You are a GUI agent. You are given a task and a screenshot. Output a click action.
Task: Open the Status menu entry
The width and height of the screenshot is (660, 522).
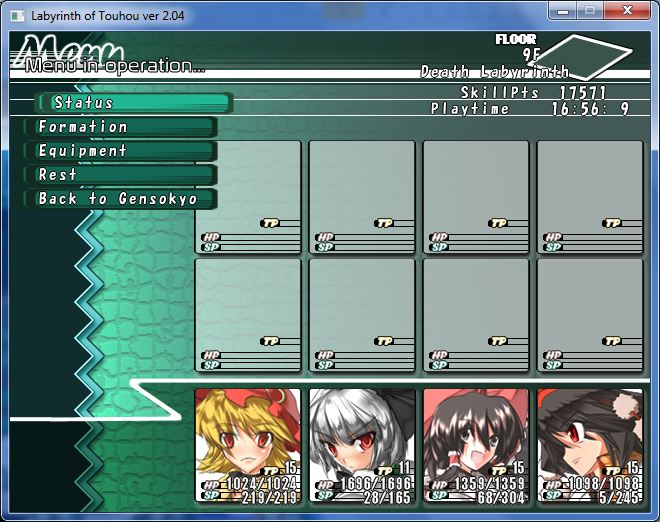point(132,103)
